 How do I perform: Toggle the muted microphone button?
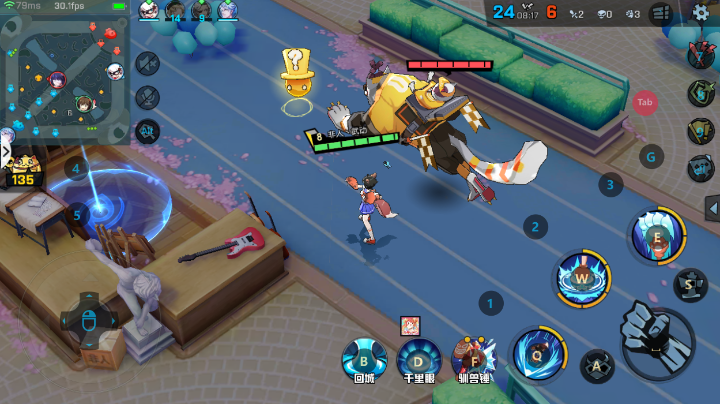(x=147, y=98)
